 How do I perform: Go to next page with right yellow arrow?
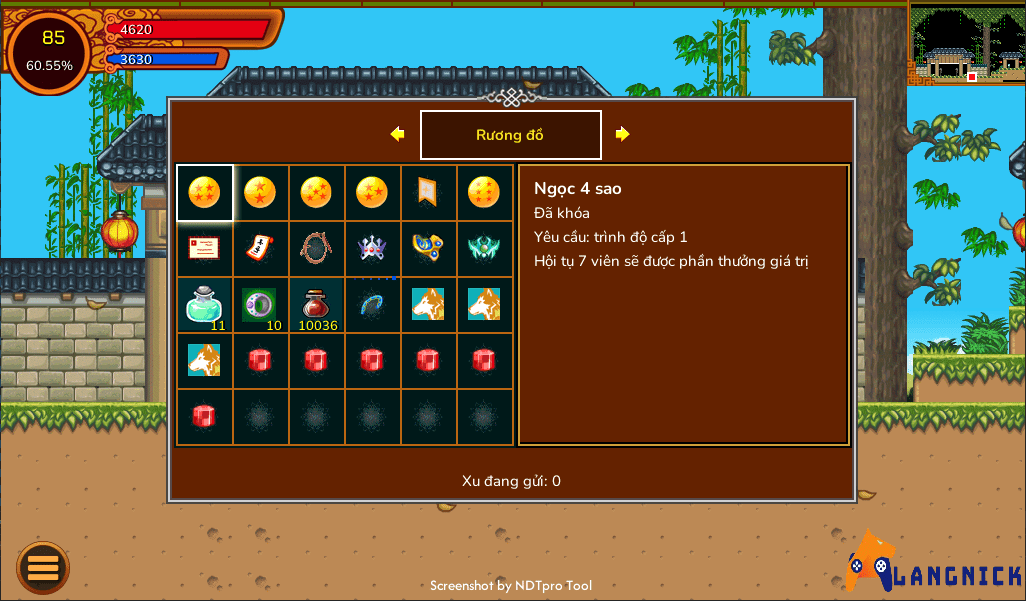point(623,134)
